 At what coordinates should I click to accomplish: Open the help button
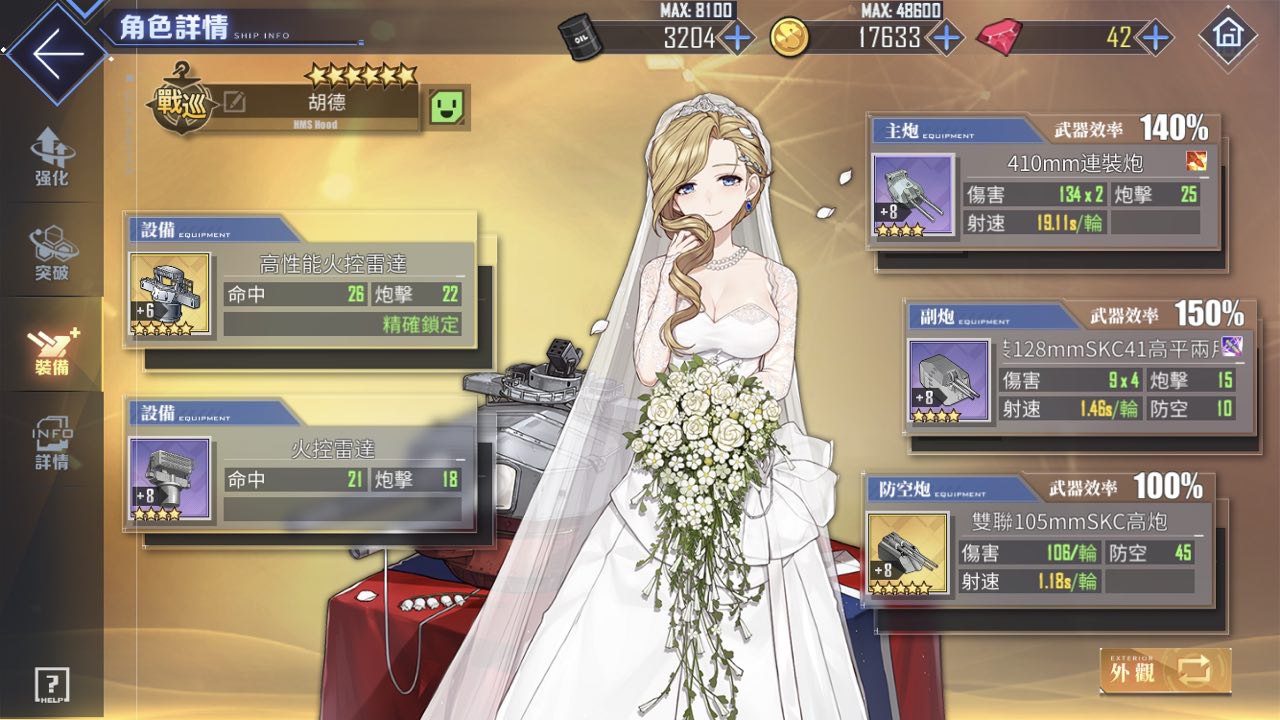point(51,685)
